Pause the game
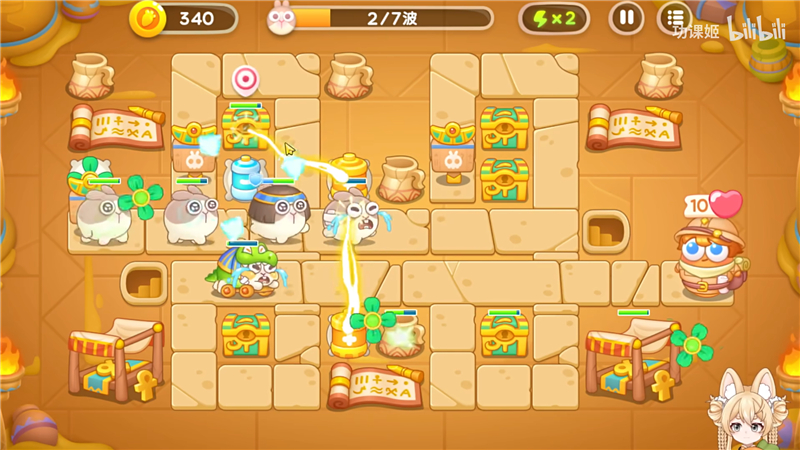This screenshot has height=450, width=800. (627, 17)
